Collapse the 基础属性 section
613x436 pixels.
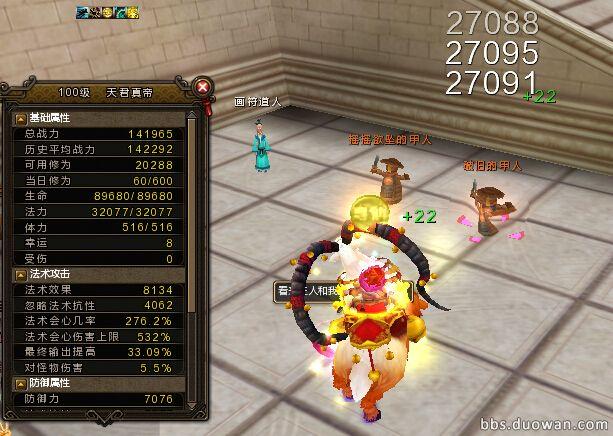20,118
